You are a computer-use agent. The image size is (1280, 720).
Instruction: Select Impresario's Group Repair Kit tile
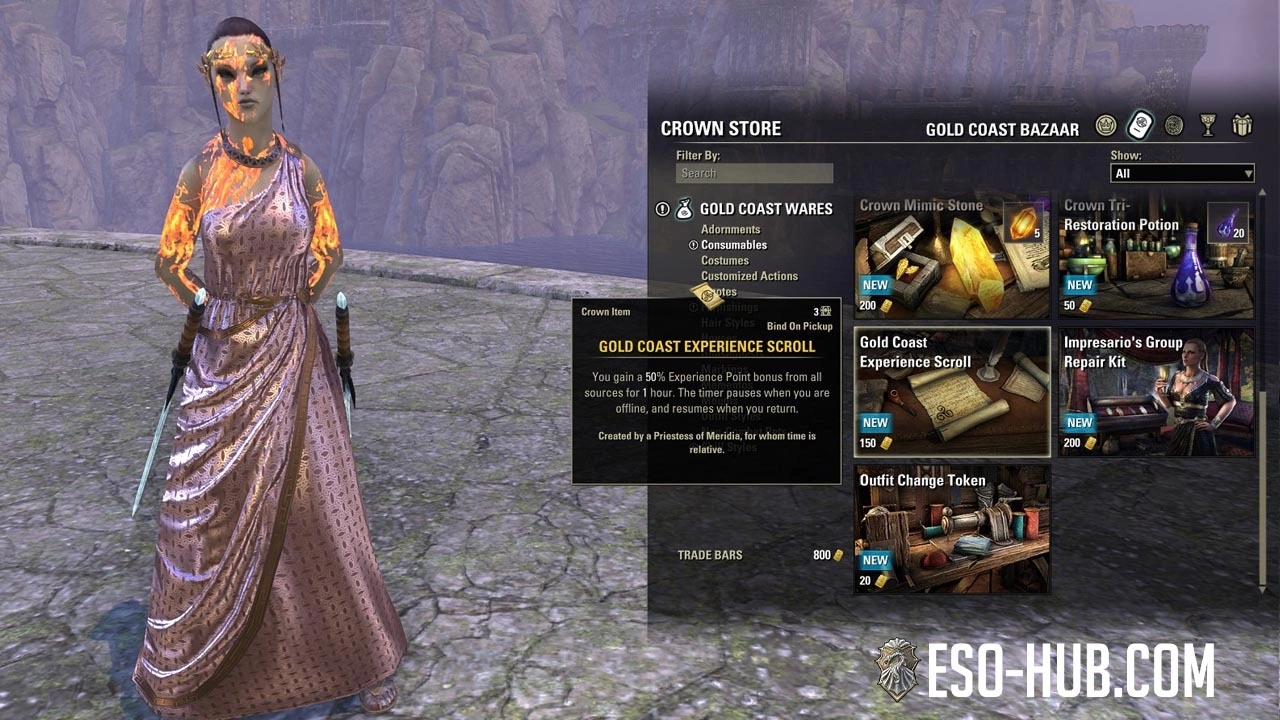[x=1156, y=392]
